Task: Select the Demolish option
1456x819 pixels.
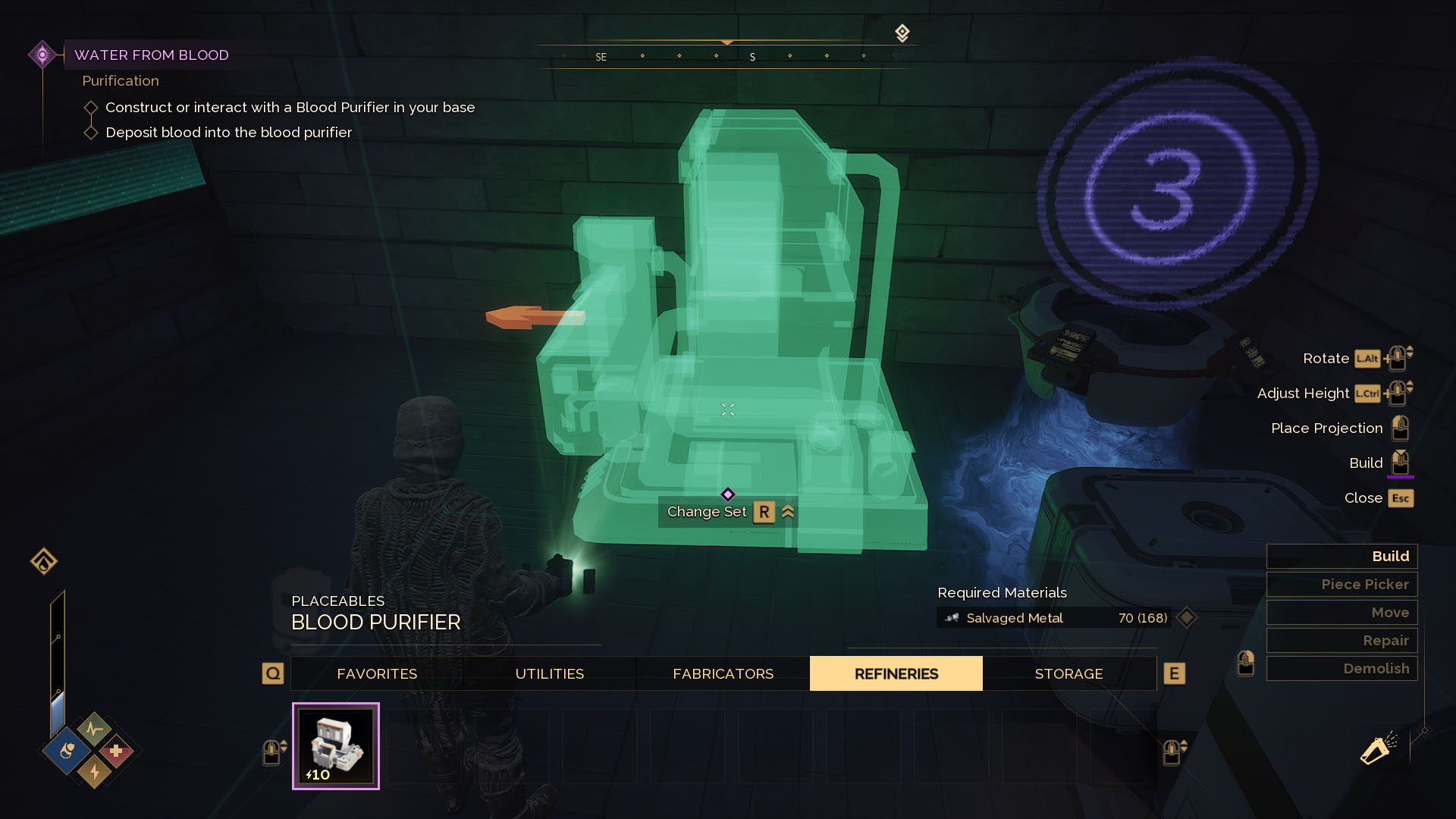Action: click(x=1341, y=668)
